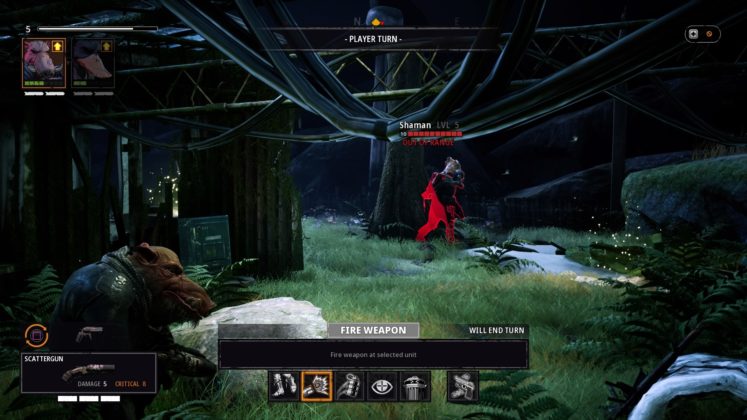Select the hat-and-pillar action icon
Screen dimensions: 747x420
[414, 385]
